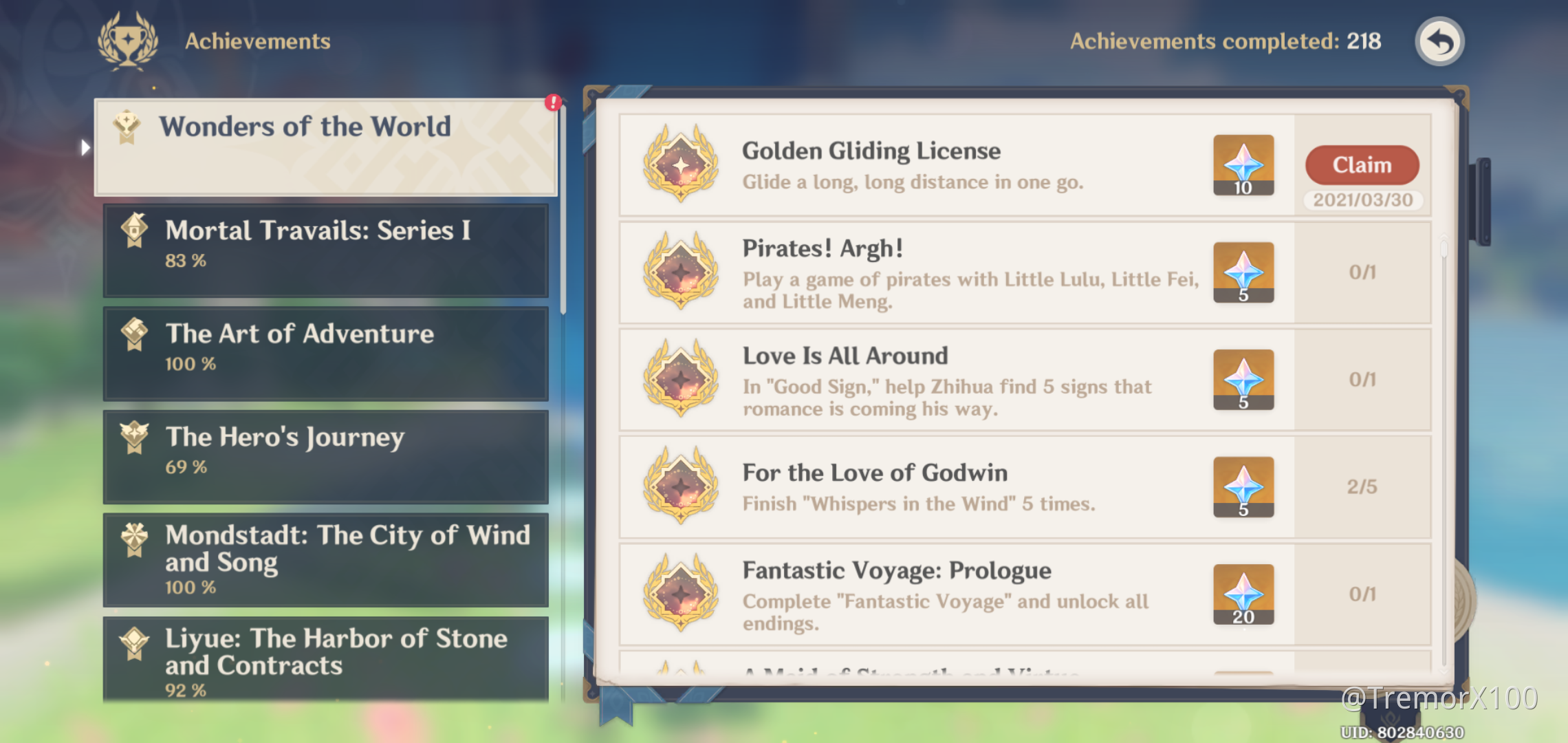This screenshot has width=1568, height=743.
Task: Click the back arrow button
Action: coord(1439,41)
